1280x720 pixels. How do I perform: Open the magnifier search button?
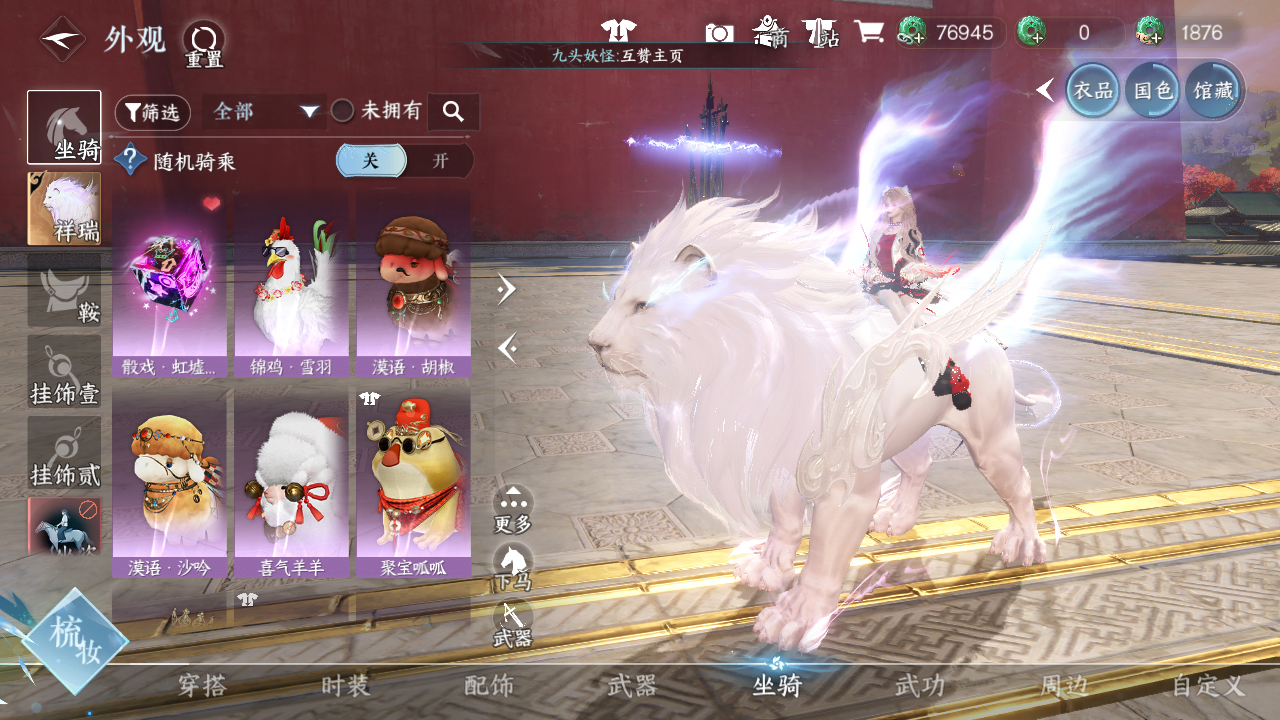tap(453, 112)
